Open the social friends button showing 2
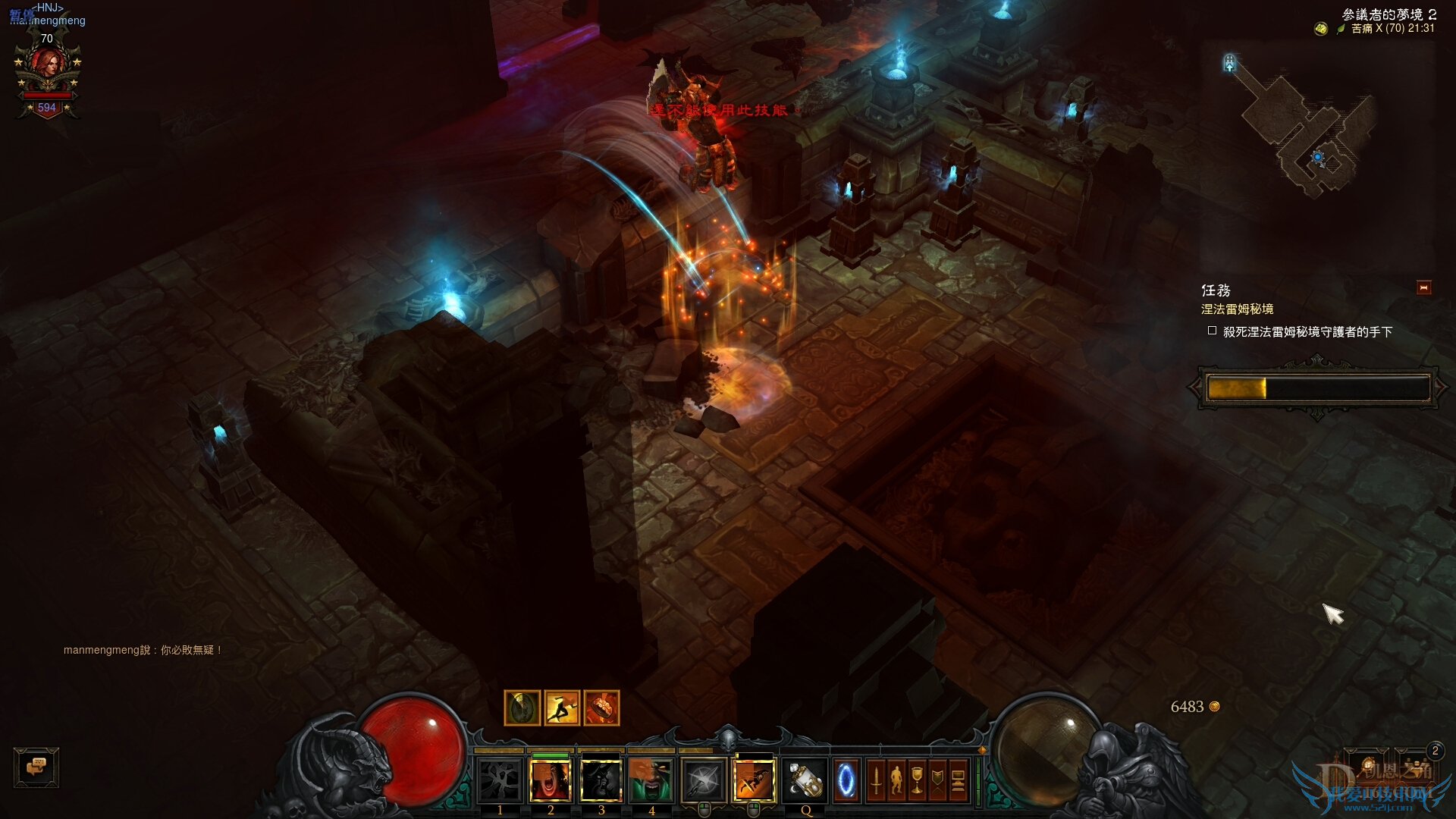Screen dimensions: 1456x819 coord(1417,764)
